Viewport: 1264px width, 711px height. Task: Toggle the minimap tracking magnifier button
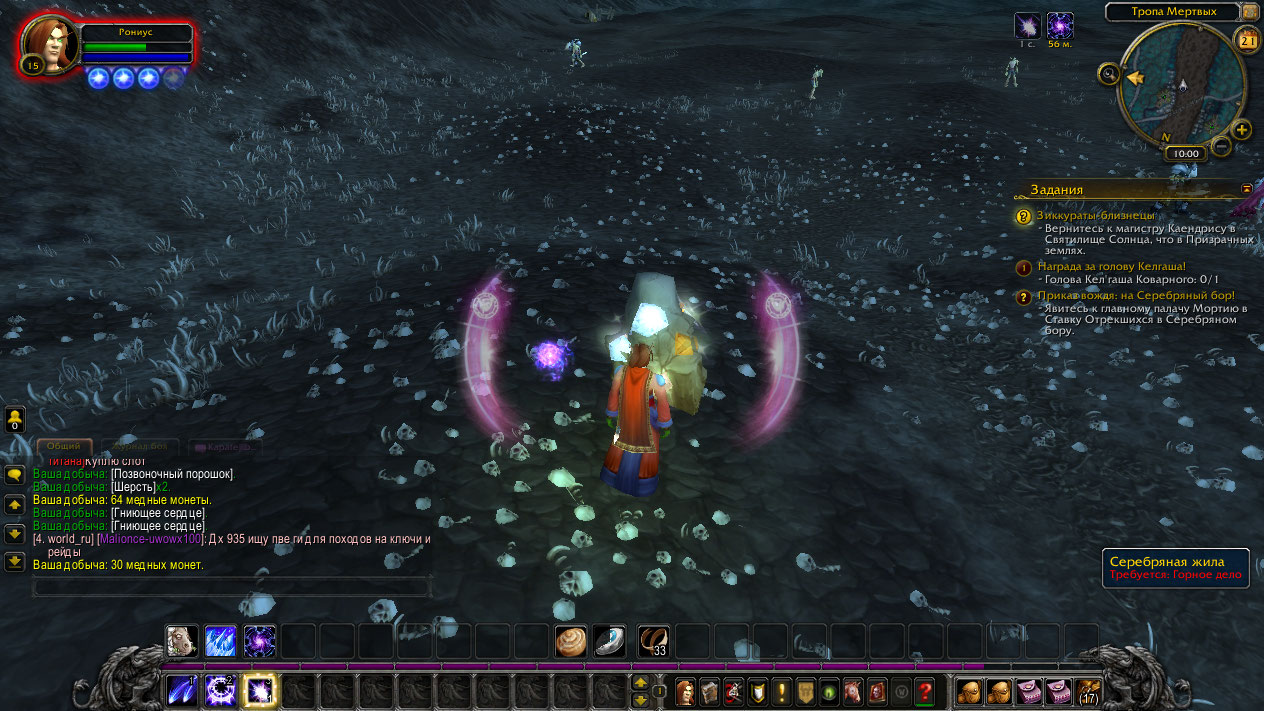(x=1108, y=73)
